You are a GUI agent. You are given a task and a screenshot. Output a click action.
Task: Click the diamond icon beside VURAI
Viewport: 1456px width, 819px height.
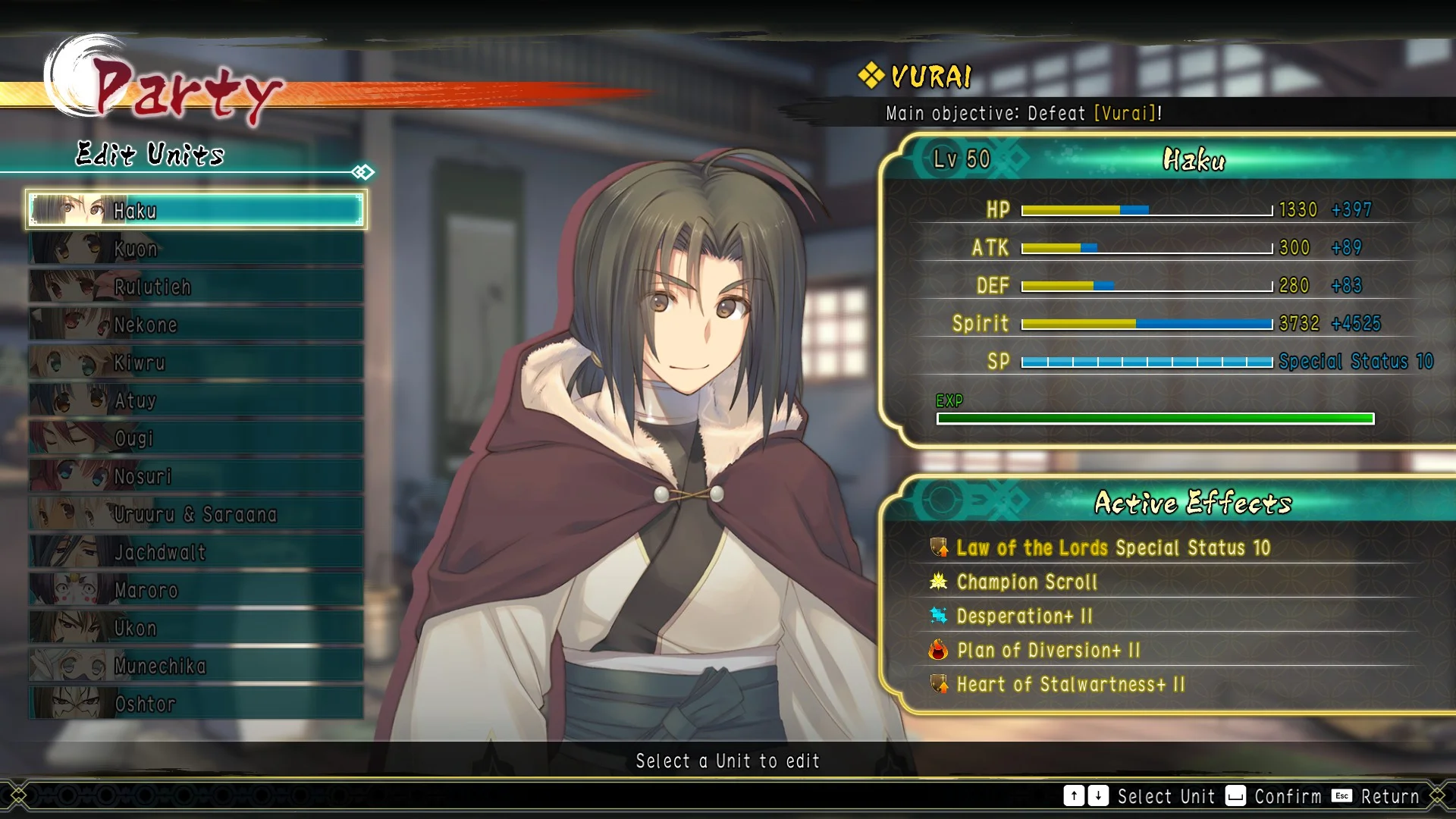tap(870, 75)
